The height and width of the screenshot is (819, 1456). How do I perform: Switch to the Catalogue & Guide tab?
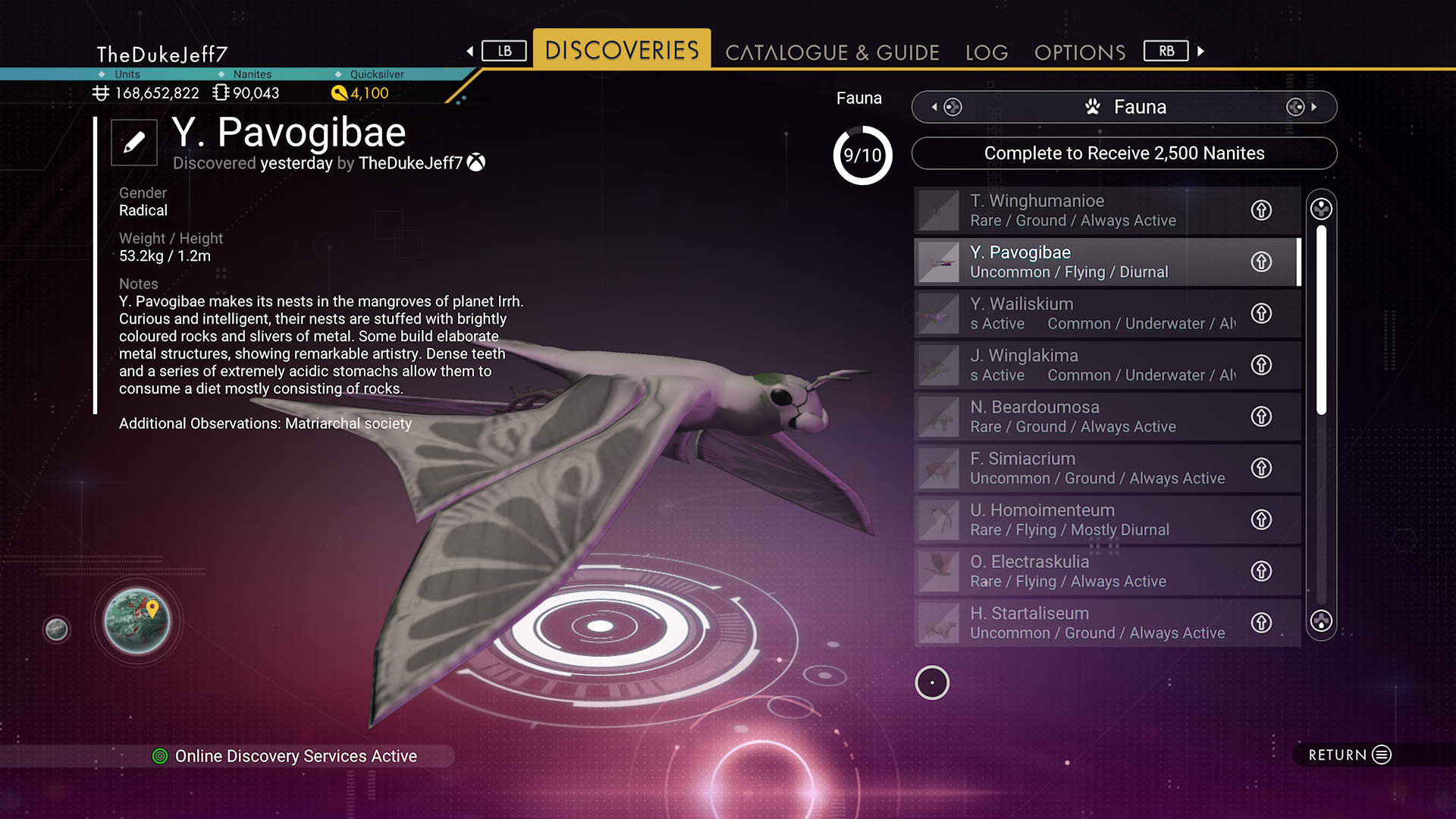click(x=832, y=52)
